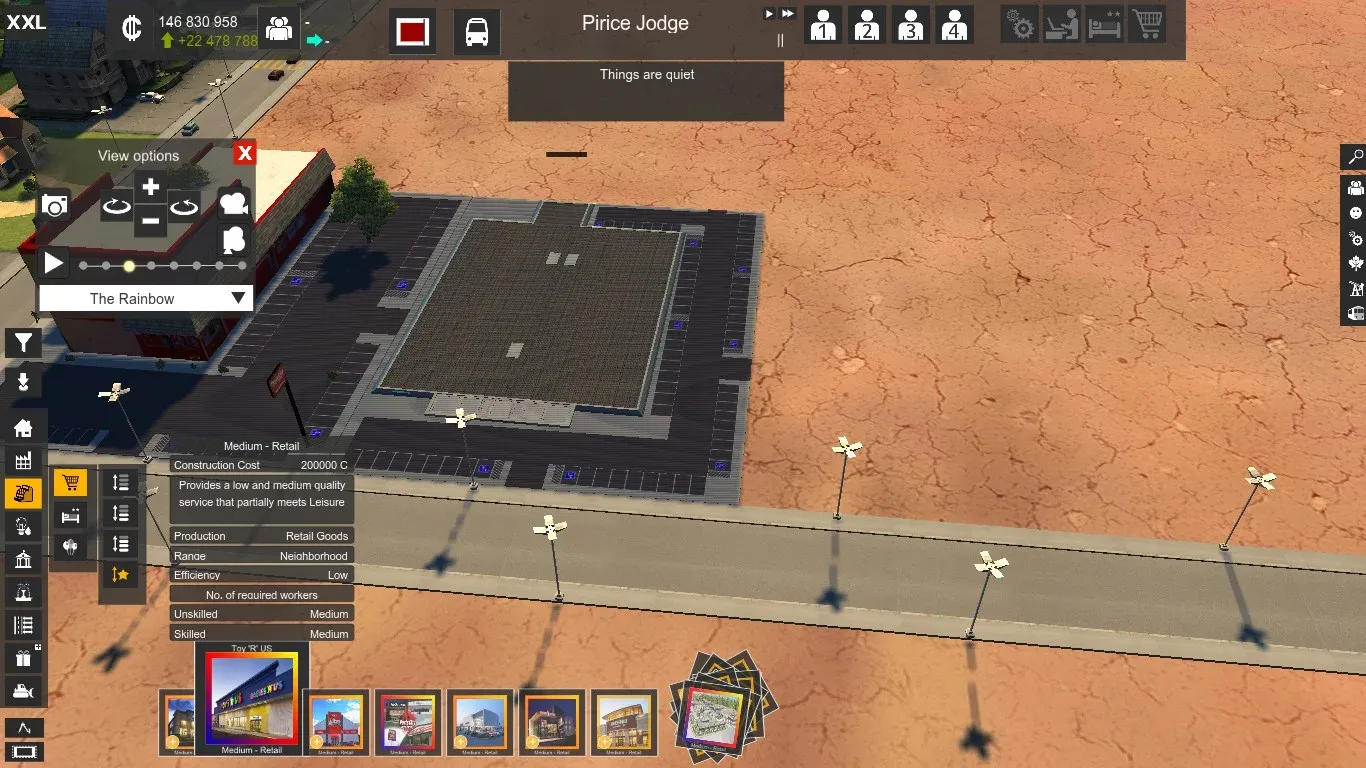1366x768 pixels.
Task: Pause the game simulation
Action: [781, 41]
